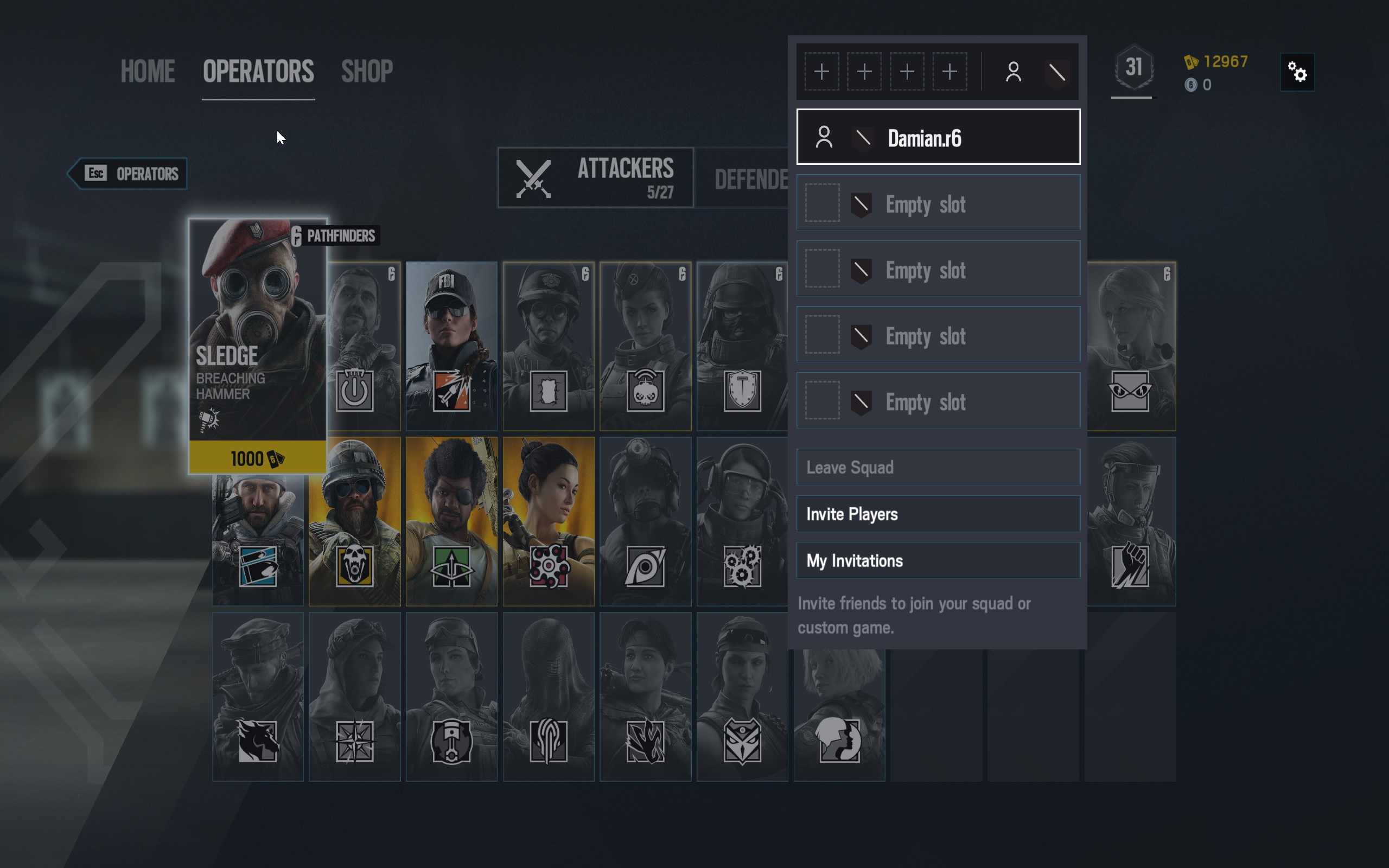Select the operator with compass star icon
This screenshot has width=1389, height=868.
(x=354, y=697)
